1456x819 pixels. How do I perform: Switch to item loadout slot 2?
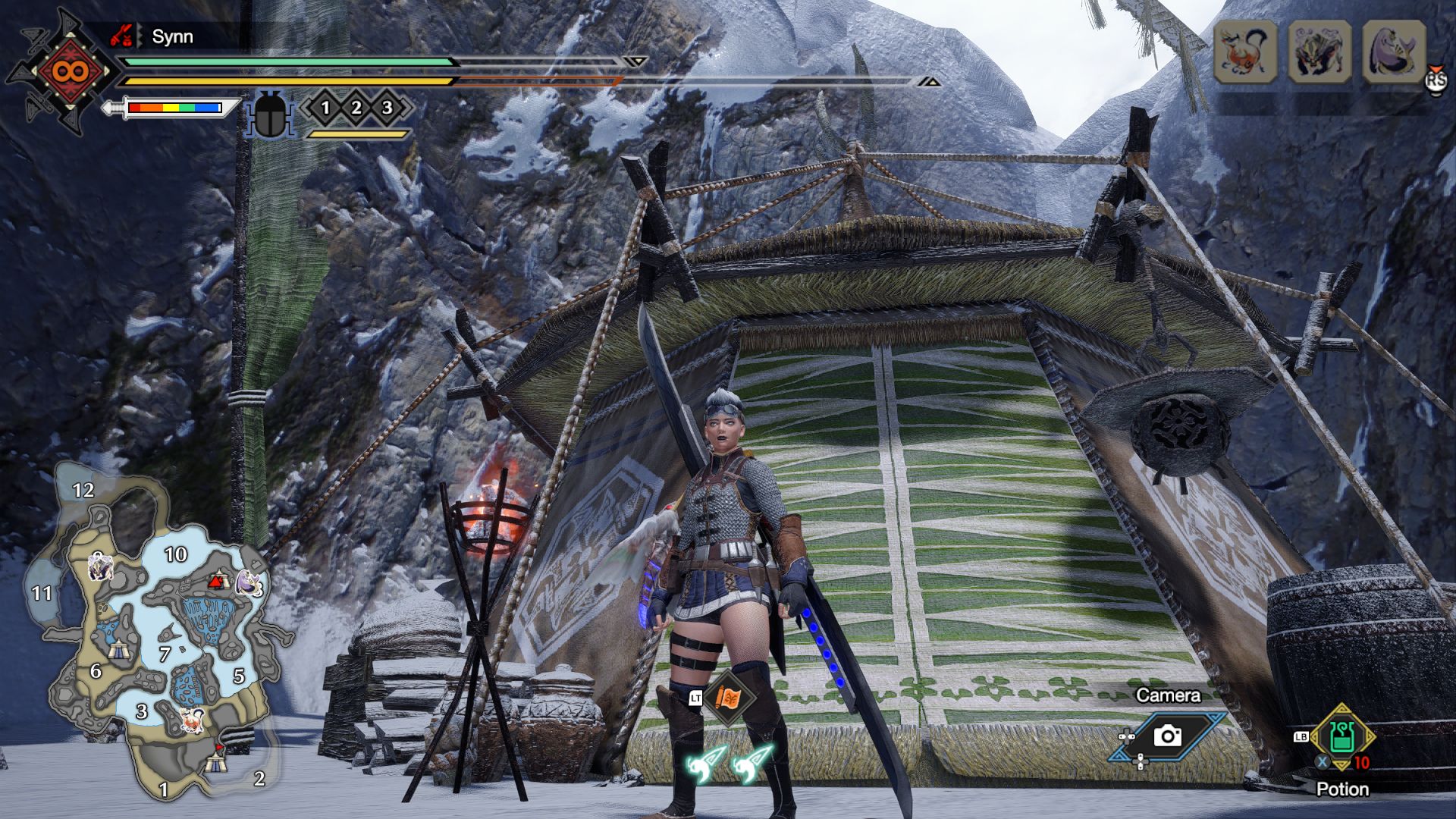point(356,108)
